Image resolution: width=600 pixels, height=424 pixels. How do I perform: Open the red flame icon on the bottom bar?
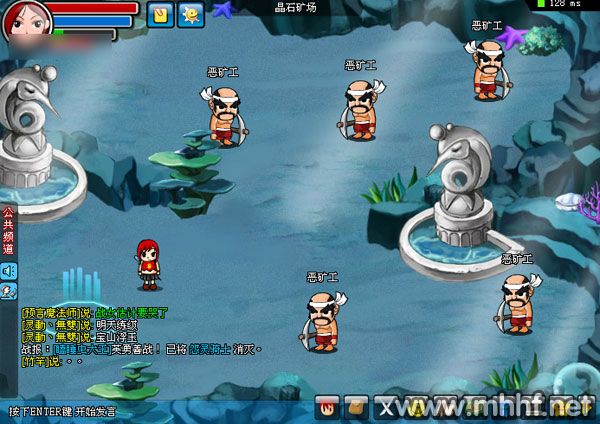pyautogui.click(x=327, y=407)
